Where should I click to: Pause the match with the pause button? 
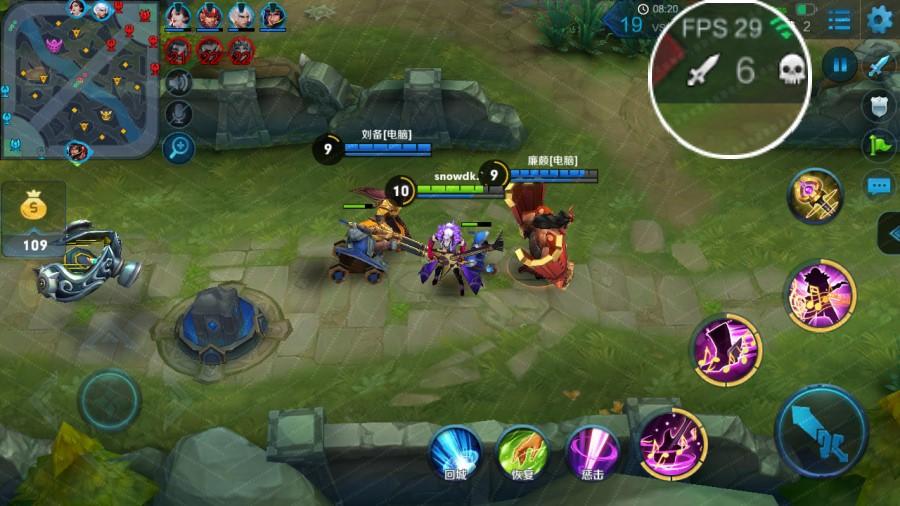tap(839, 66)
